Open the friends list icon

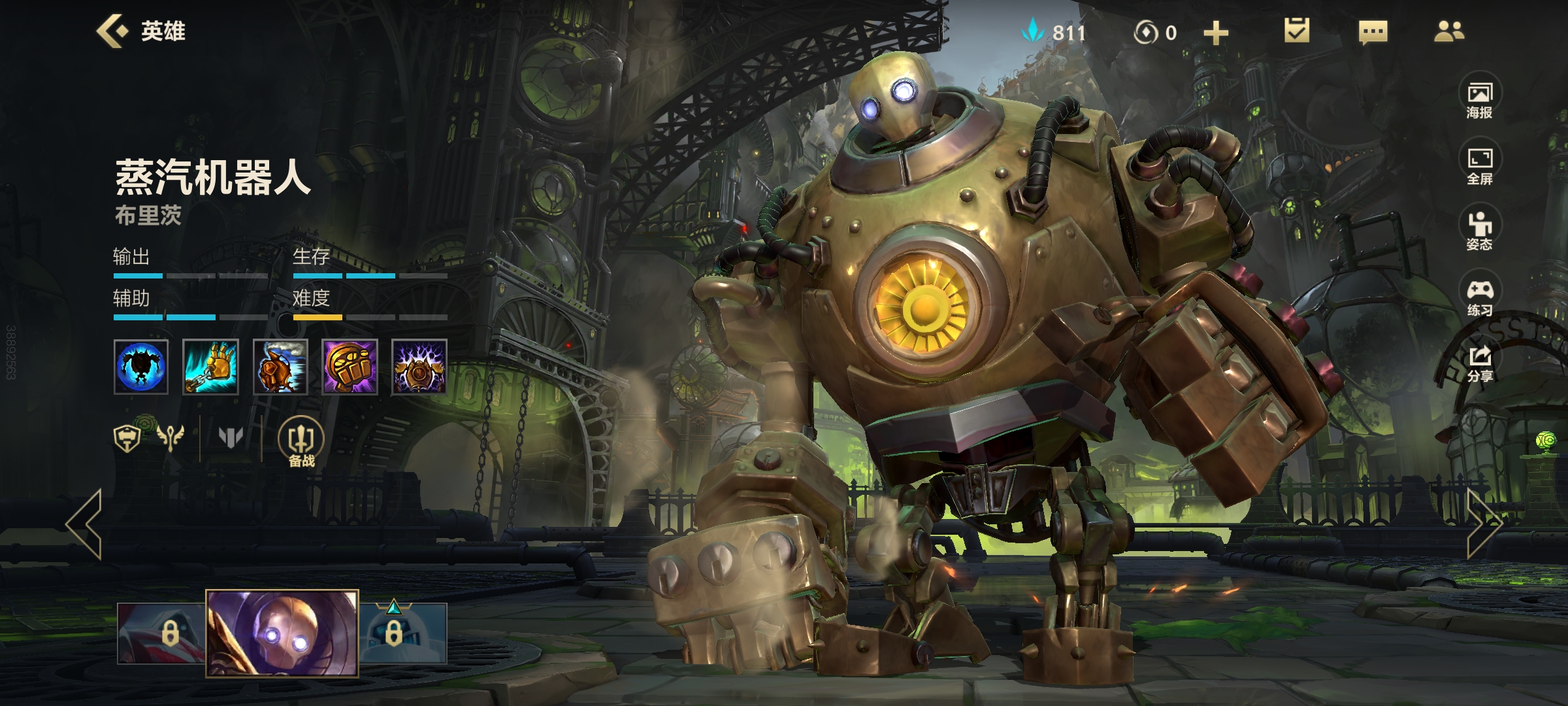(1448, 31)
